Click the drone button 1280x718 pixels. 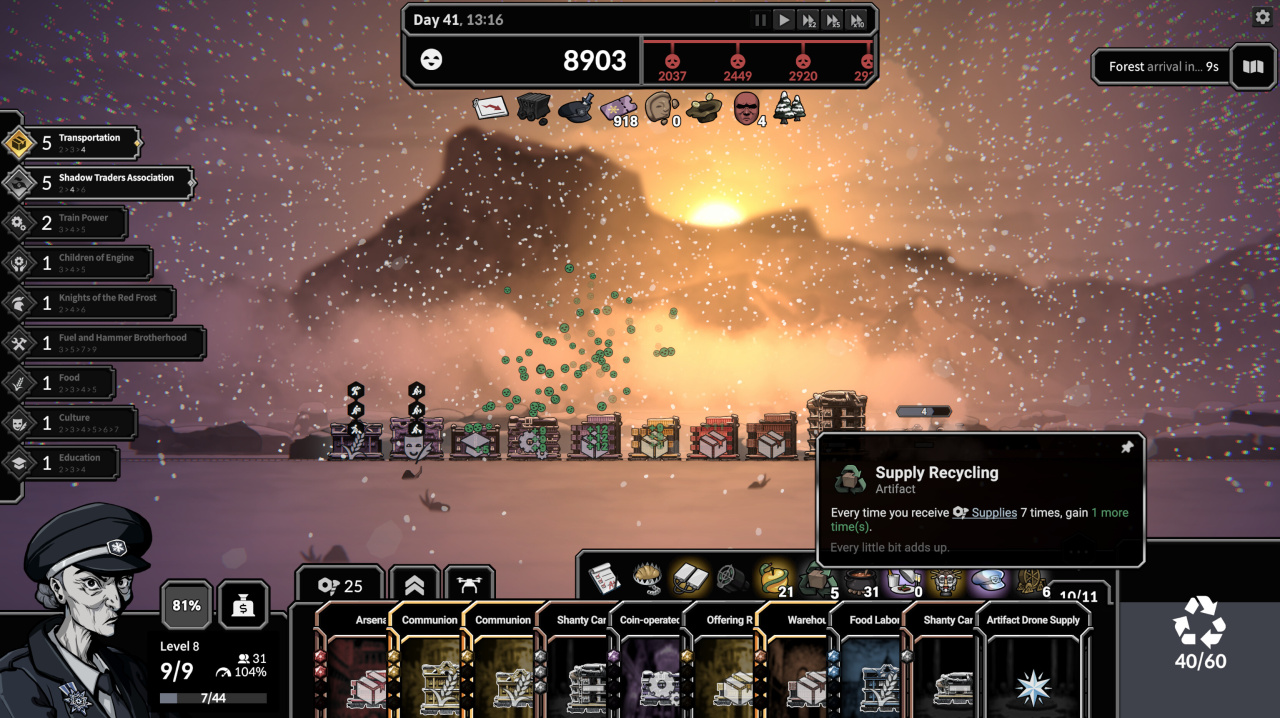[x=469, y=586]
